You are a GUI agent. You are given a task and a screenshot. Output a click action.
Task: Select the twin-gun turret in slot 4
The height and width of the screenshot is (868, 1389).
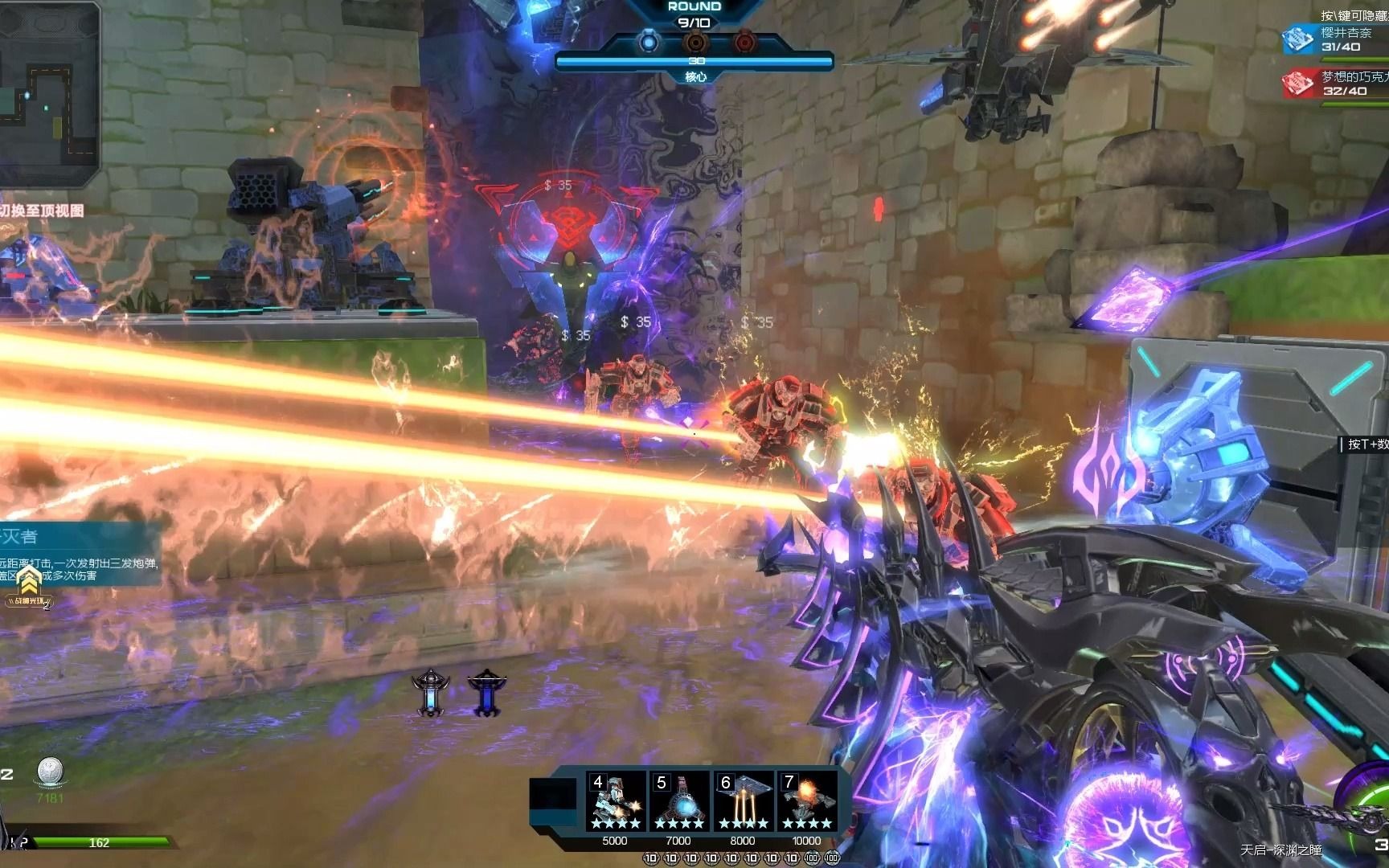coord(616,801)
